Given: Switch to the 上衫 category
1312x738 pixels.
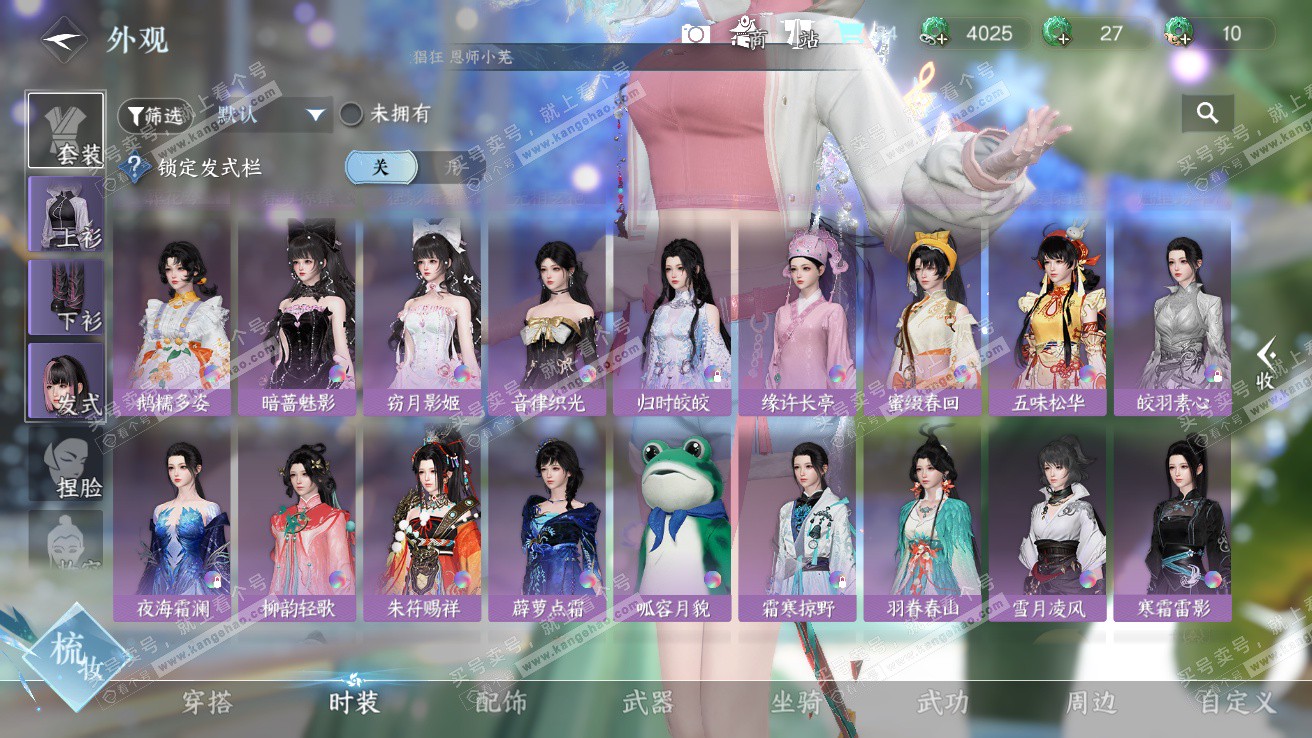Looking at the screenshot, I should pyautogui.click(x=66, y=214).
